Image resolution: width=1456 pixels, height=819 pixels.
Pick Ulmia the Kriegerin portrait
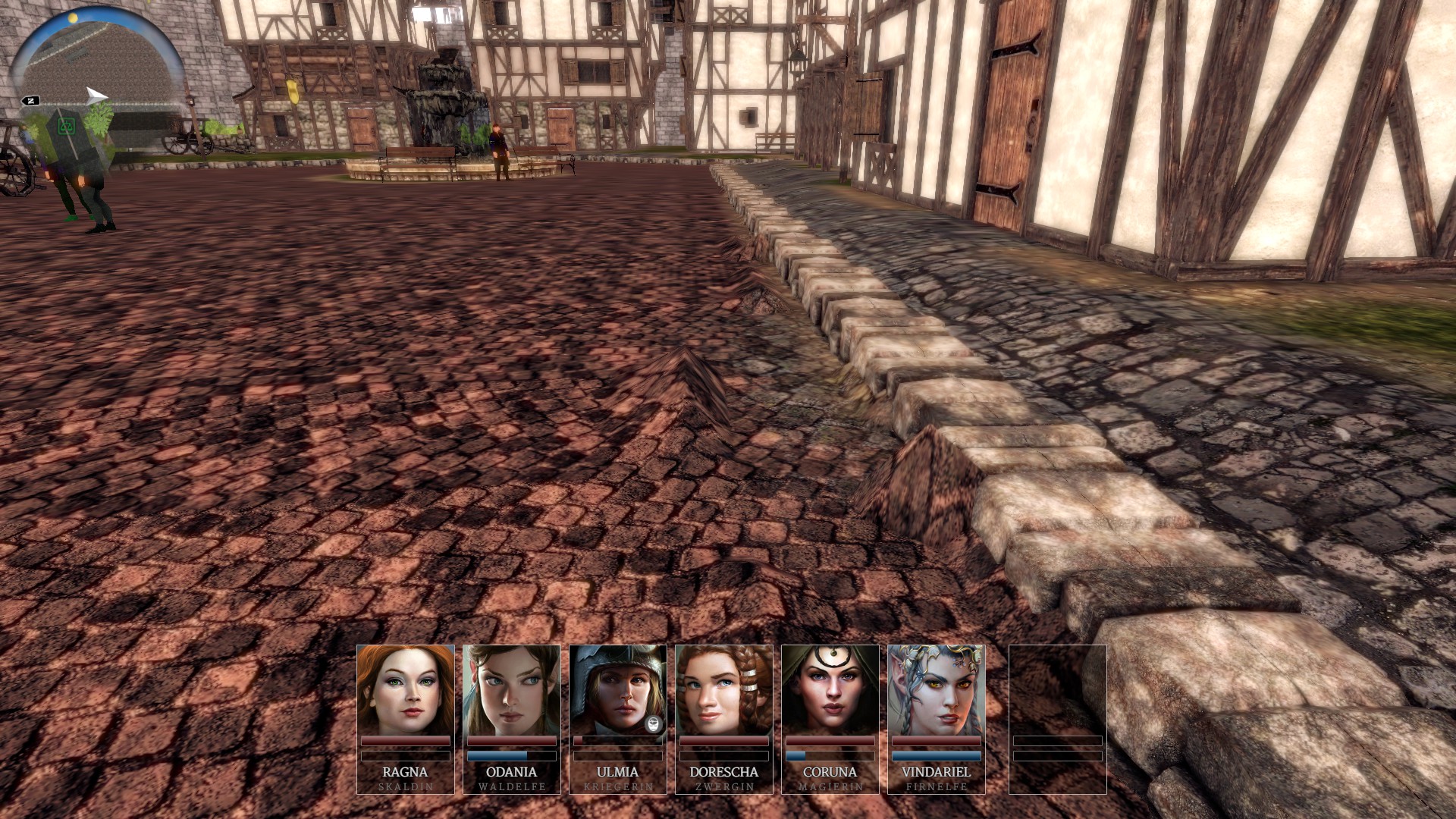pyautogui.click(x=616, y=690)
